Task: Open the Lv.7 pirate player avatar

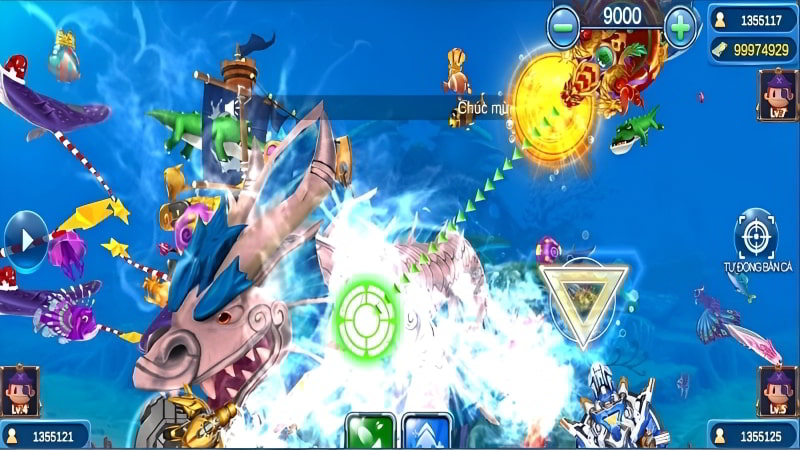Action: coord(777,94)
